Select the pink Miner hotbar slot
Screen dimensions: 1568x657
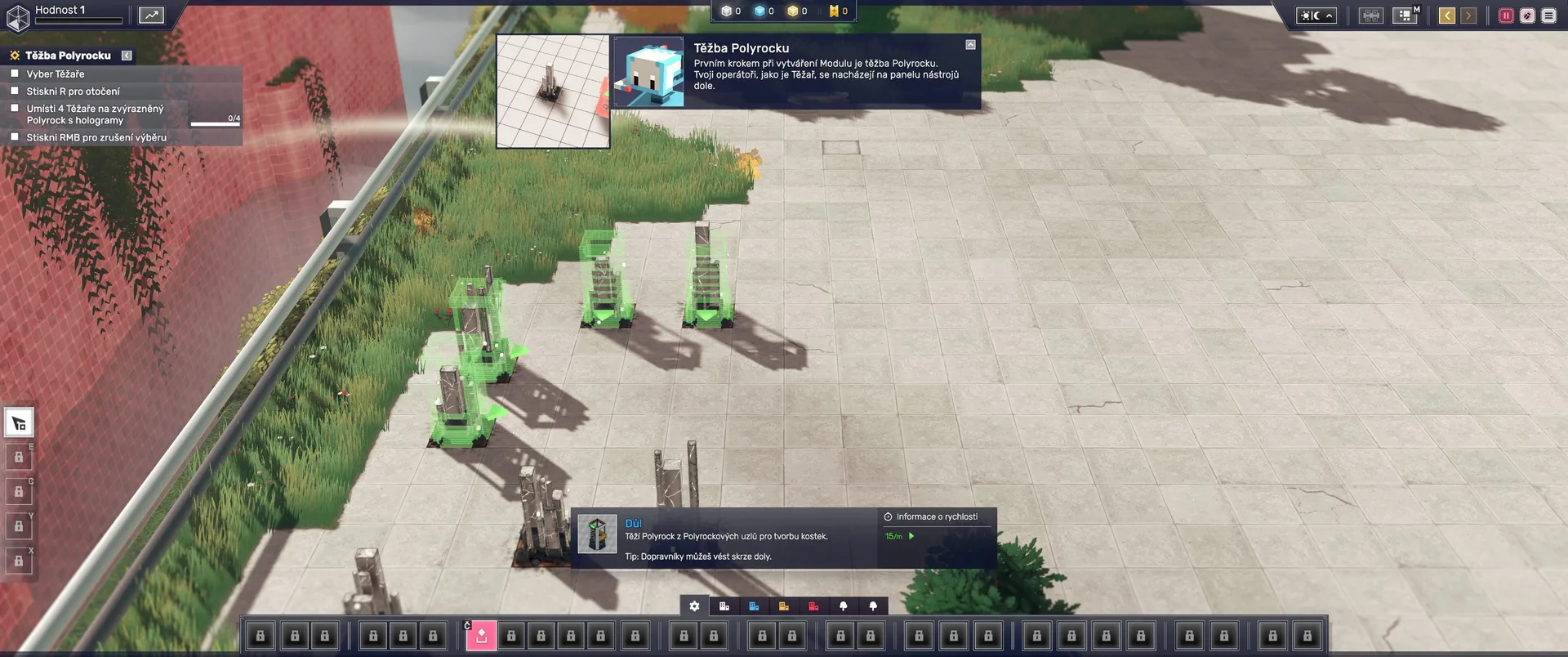[x=481, y=636]
